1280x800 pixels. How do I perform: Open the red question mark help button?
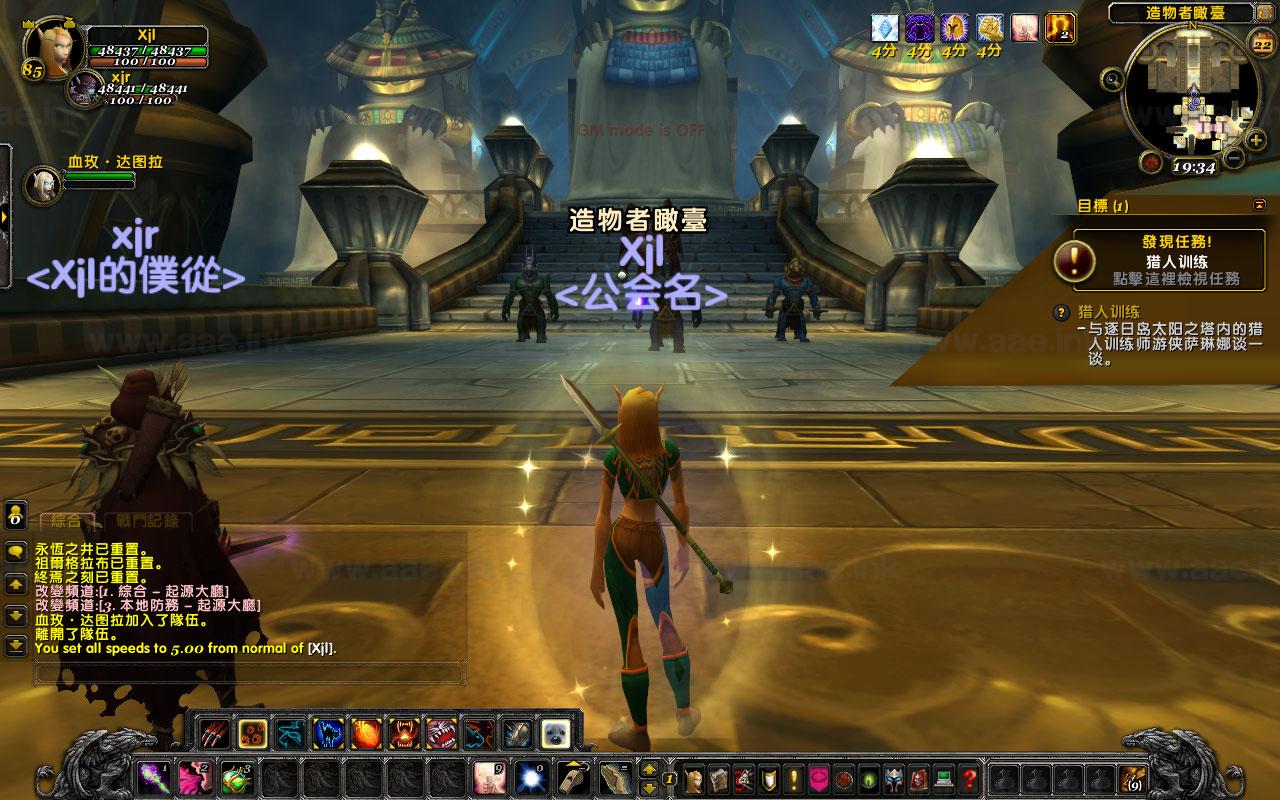[968, 777]
